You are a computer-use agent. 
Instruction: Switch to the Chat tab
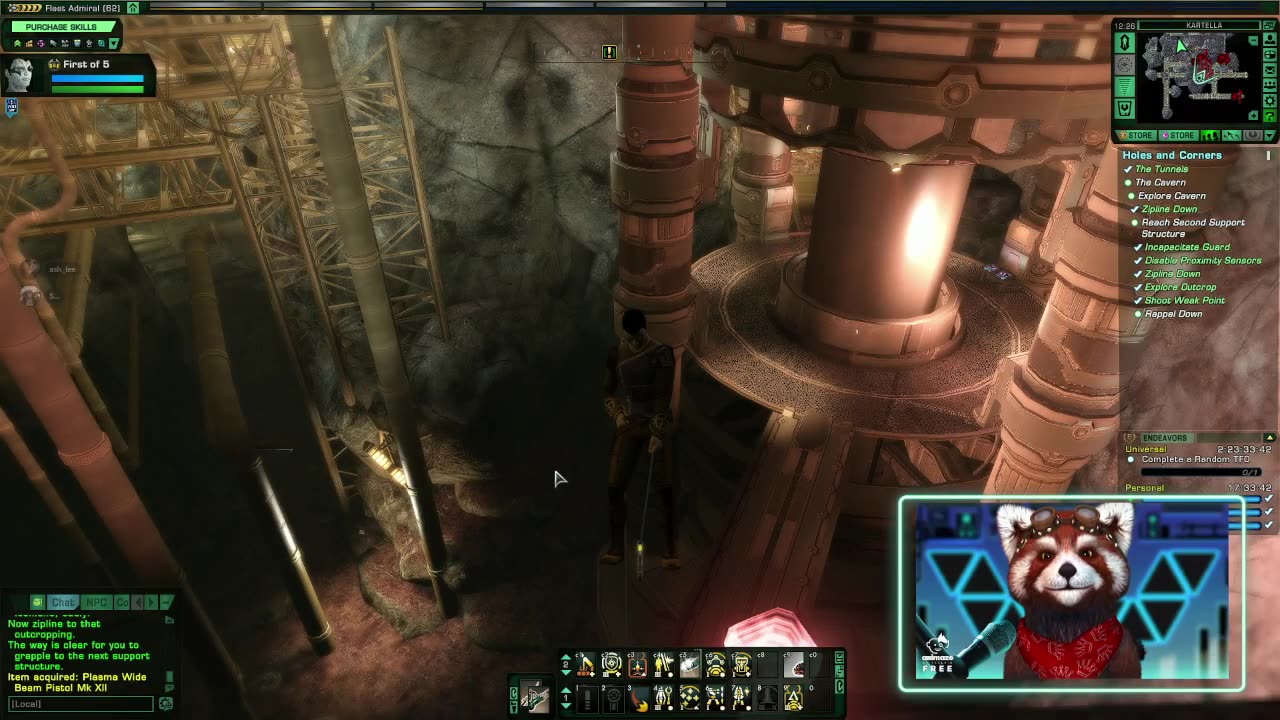coord(63,602)
